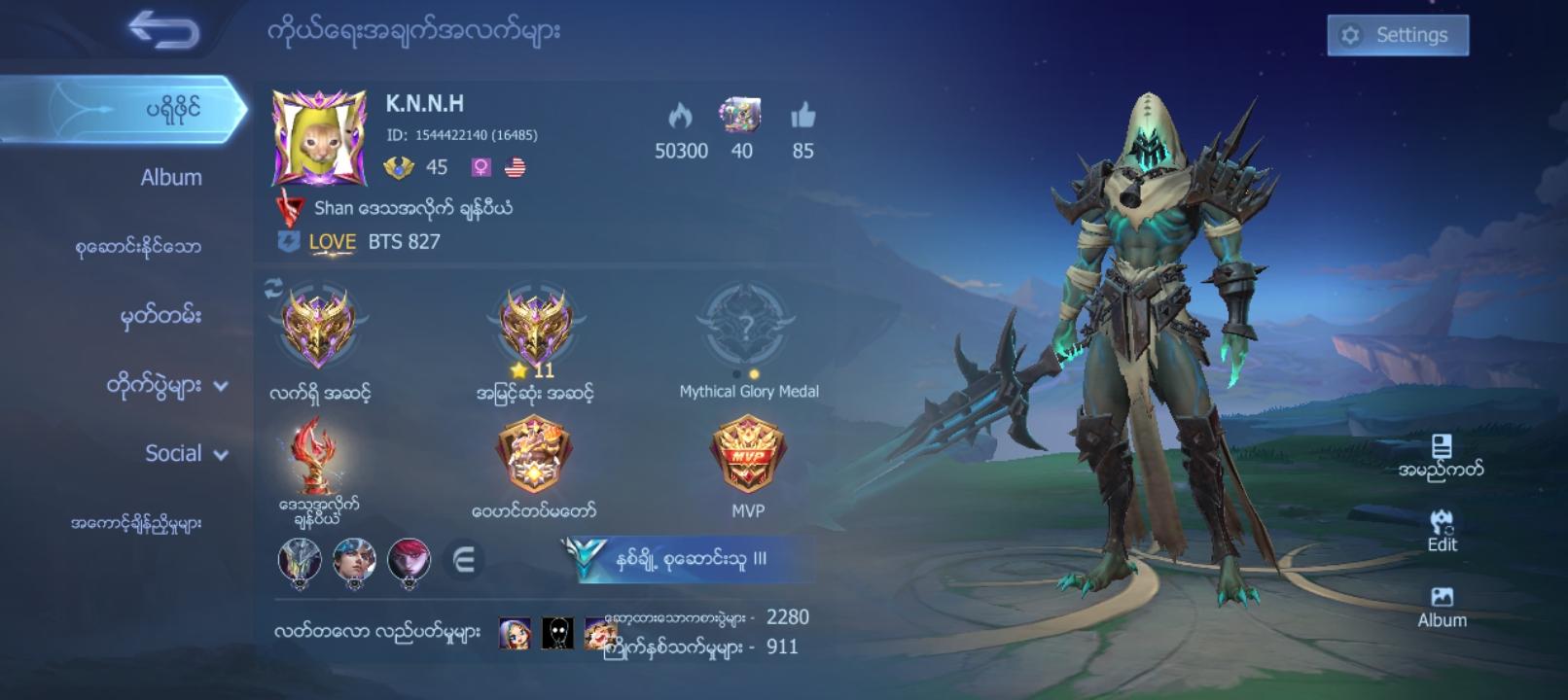Open the name card icon on the right
This screenshot has width=1568, height=700.
[x=1443, y=449]
